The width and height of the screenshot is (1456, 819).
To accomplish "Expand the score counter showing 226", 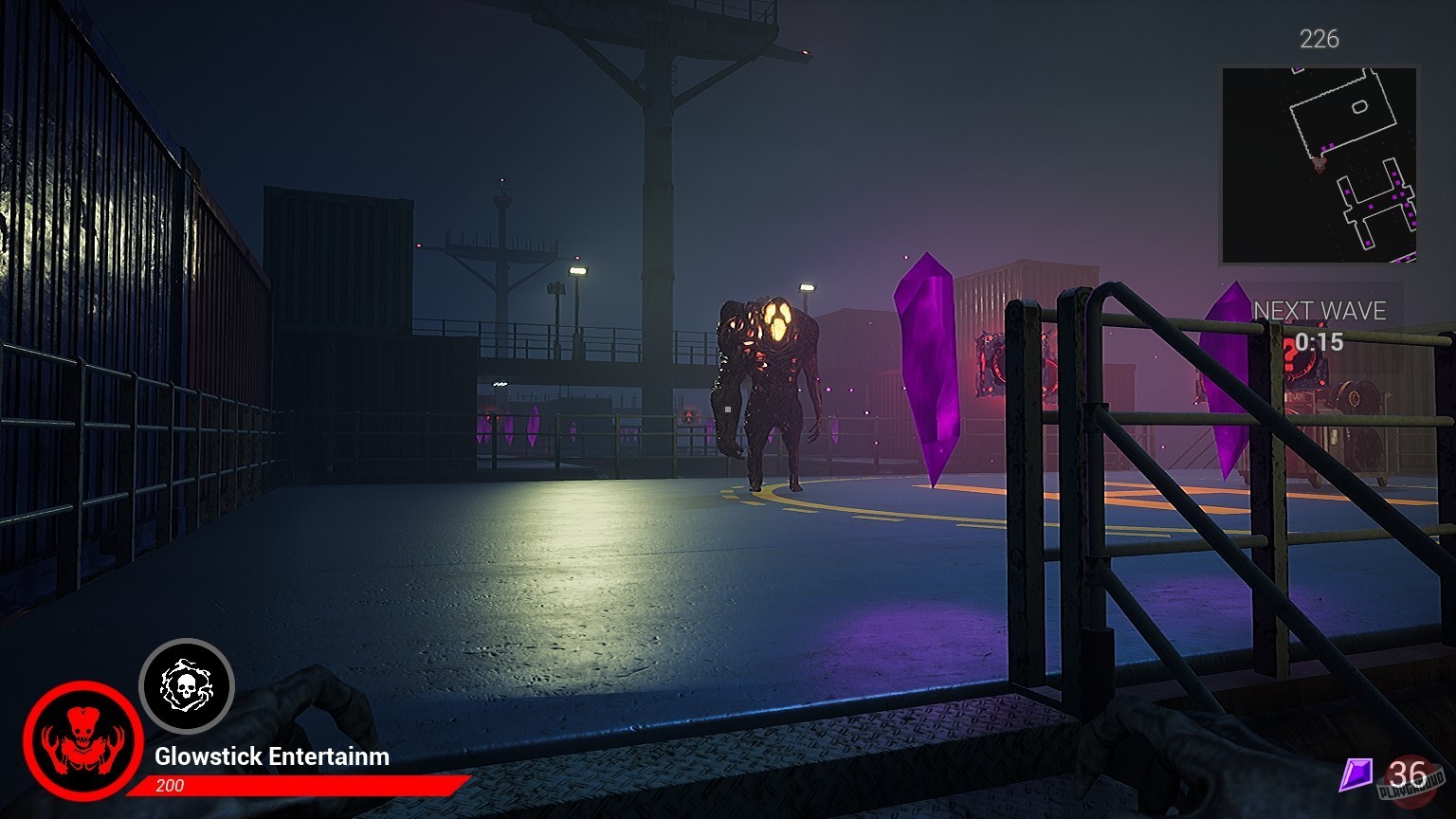I will pos(1319,40).
